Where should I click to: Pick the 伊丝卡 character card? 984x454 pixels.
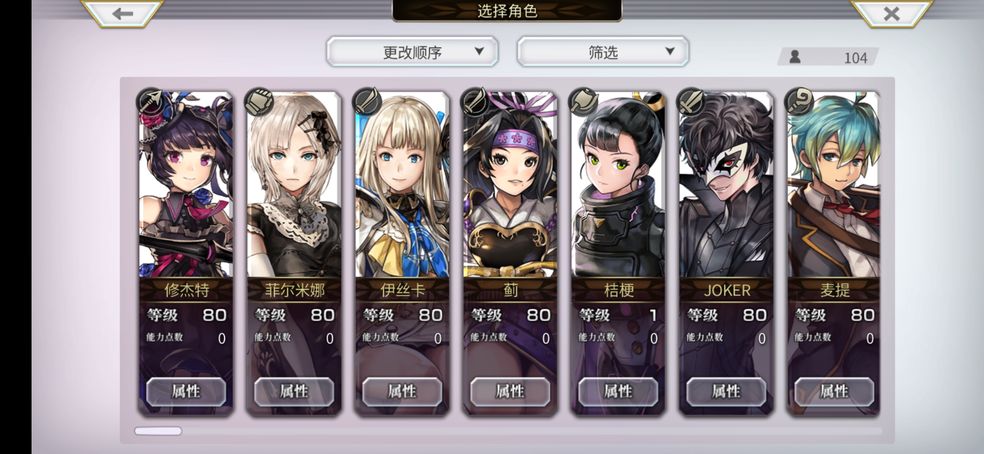pyautogui.click(x=401, y=190)
